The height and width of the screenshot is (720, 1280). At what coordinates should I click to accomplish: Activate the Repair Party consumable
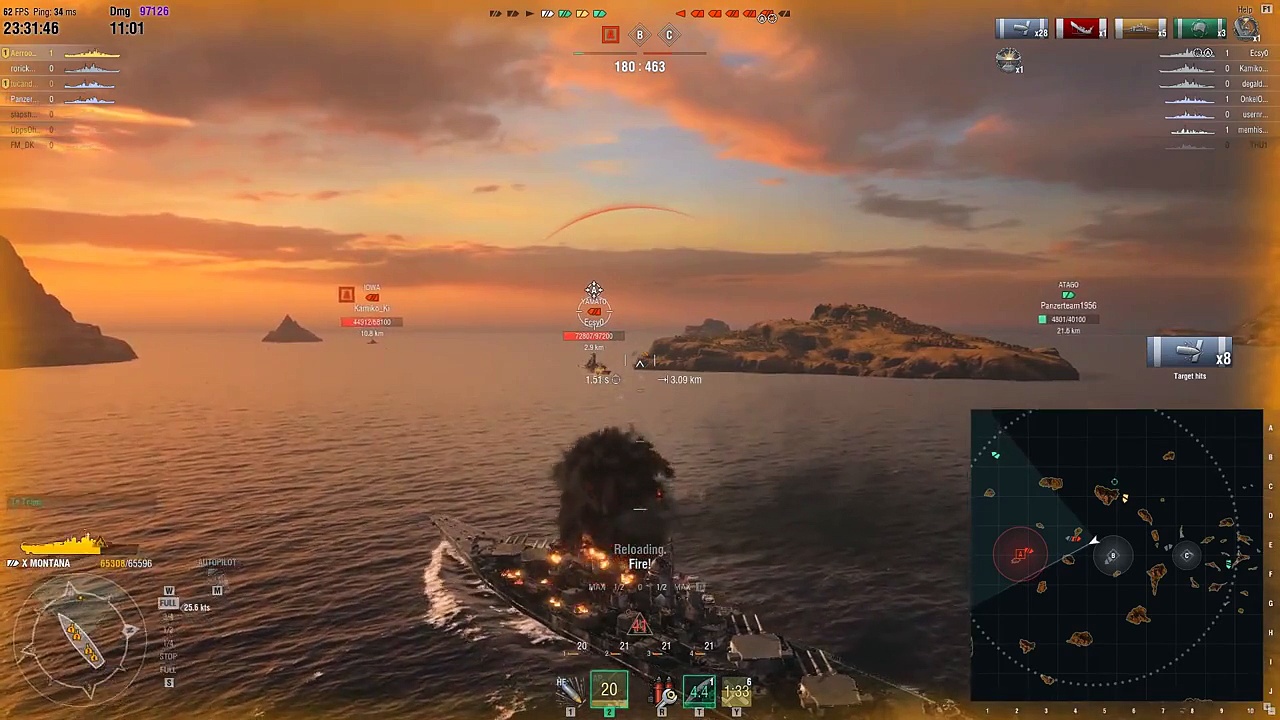737,690
